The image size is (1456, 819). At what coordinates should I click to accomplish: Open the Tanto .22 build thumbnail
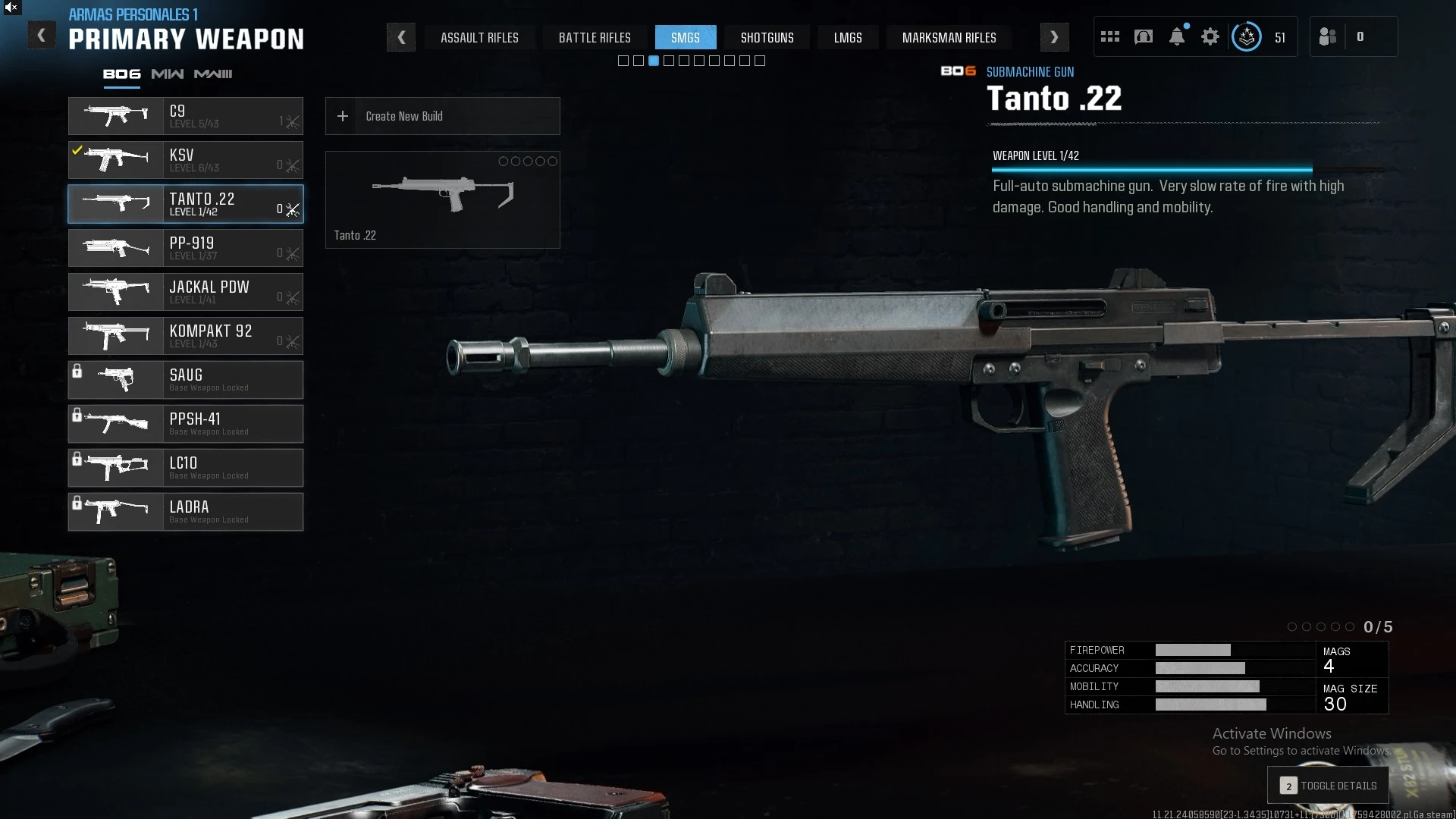(443, 199)
